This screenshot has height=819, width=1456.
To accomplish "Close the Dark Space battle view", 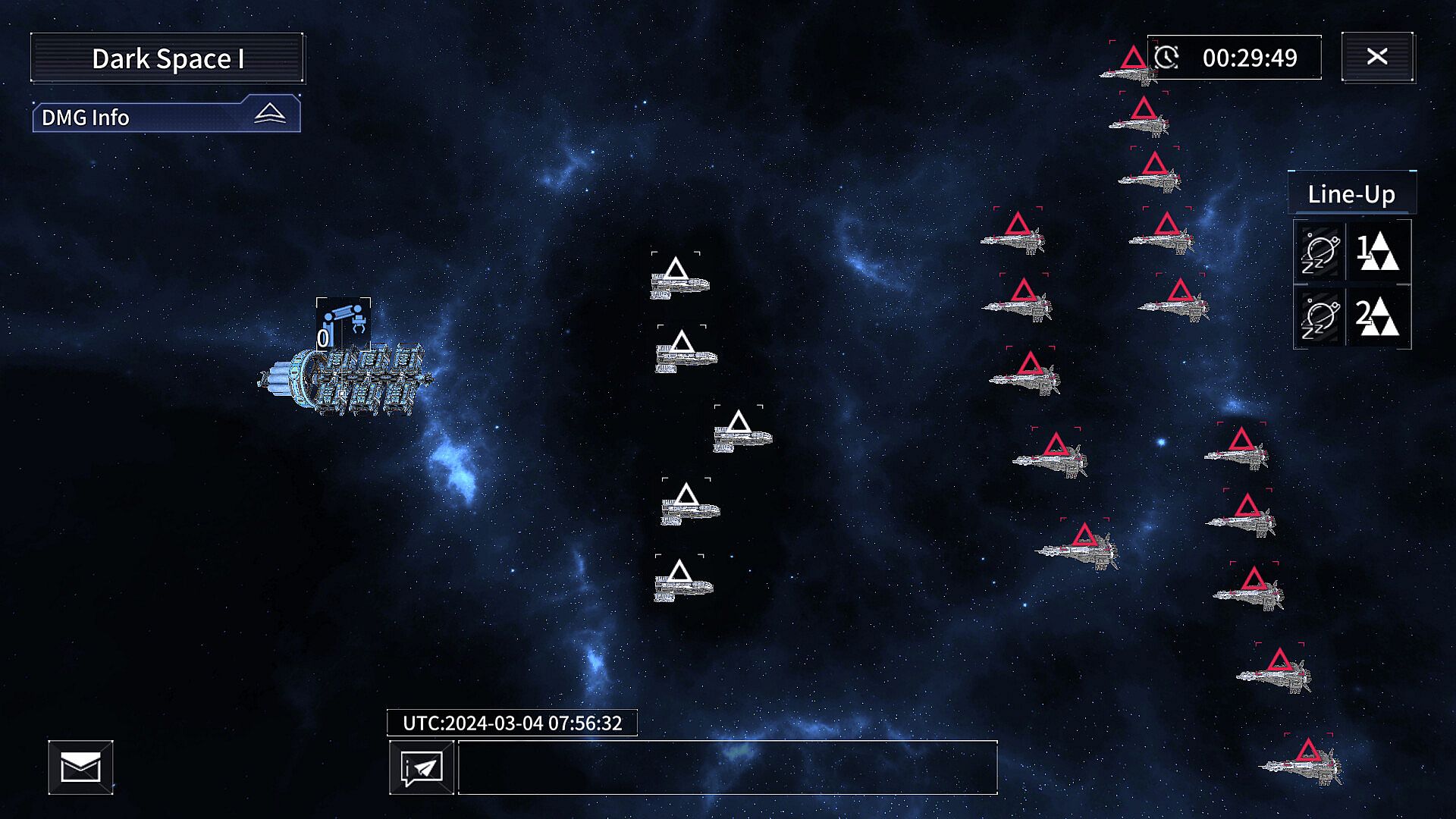I will point(1377,57).
